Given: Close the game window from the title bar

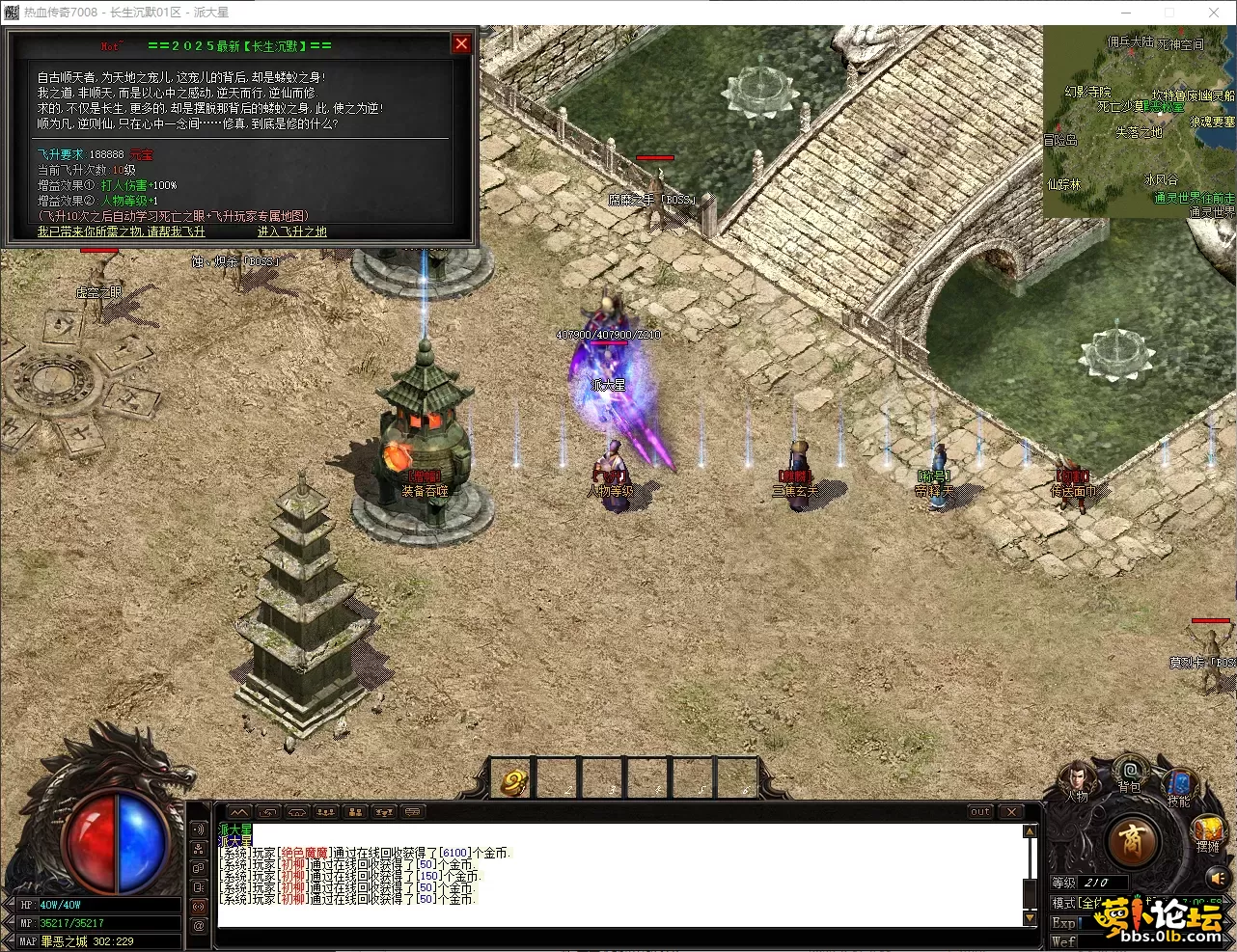Looking at the screenshot, I should click(x=1214, y=13).
